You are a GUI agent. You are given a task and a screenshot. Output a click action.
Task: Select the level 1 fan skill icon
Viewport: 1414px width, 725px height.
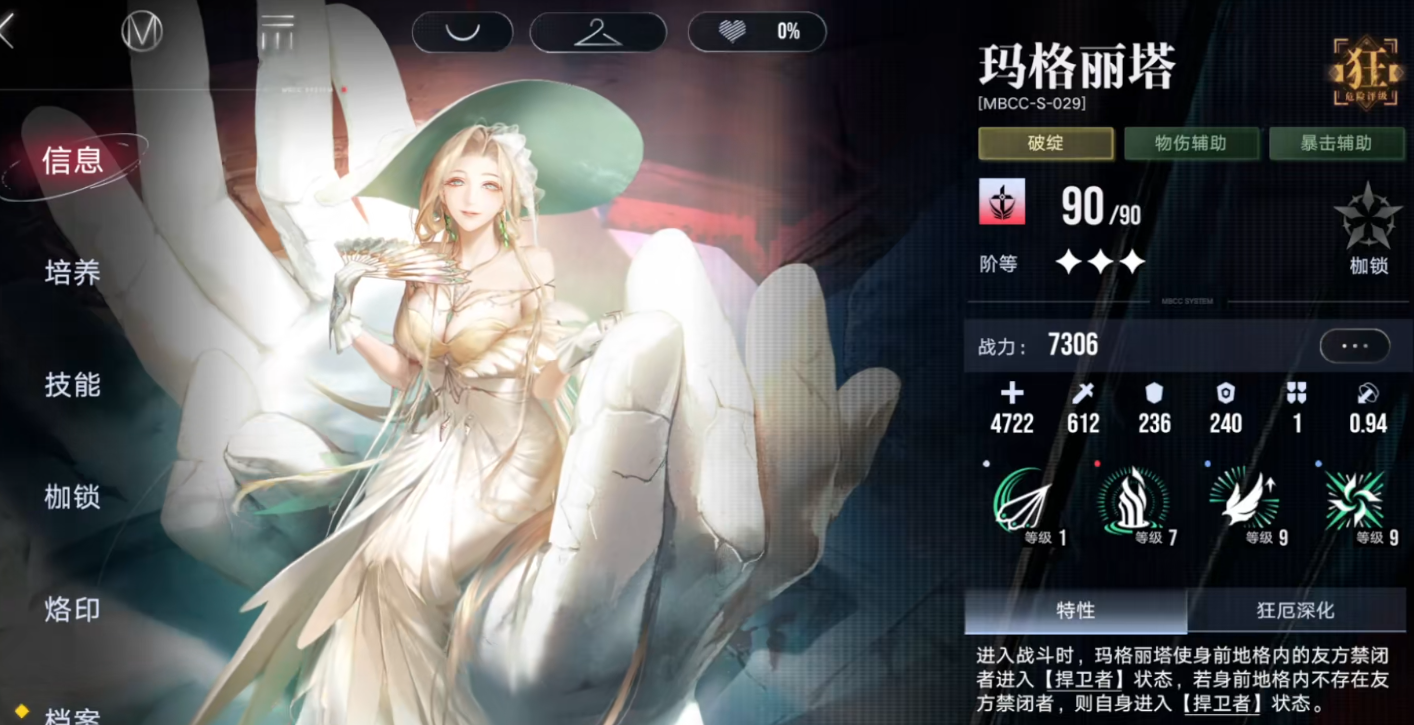pyautogui.click(x=1020, y=505)
